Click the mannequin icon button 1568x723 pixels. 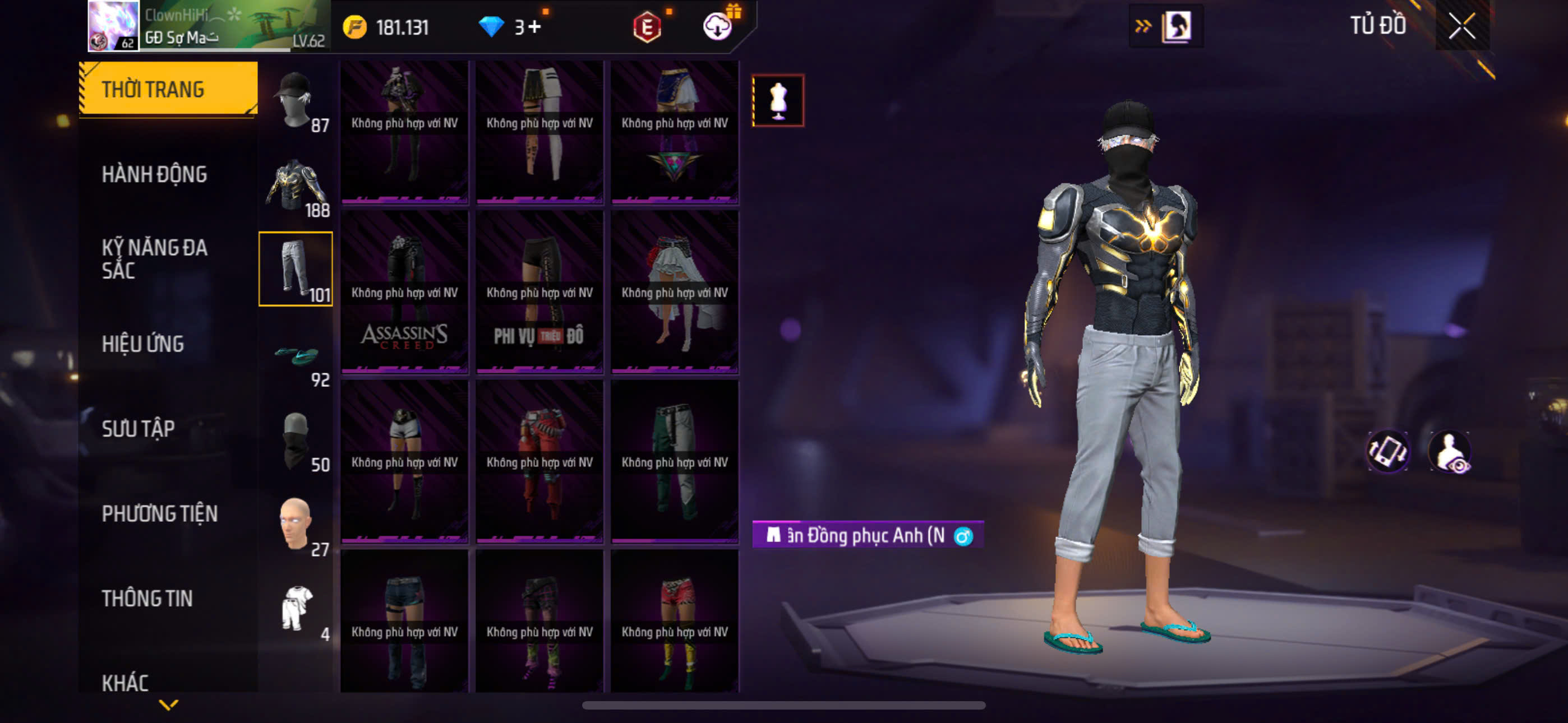778,100
